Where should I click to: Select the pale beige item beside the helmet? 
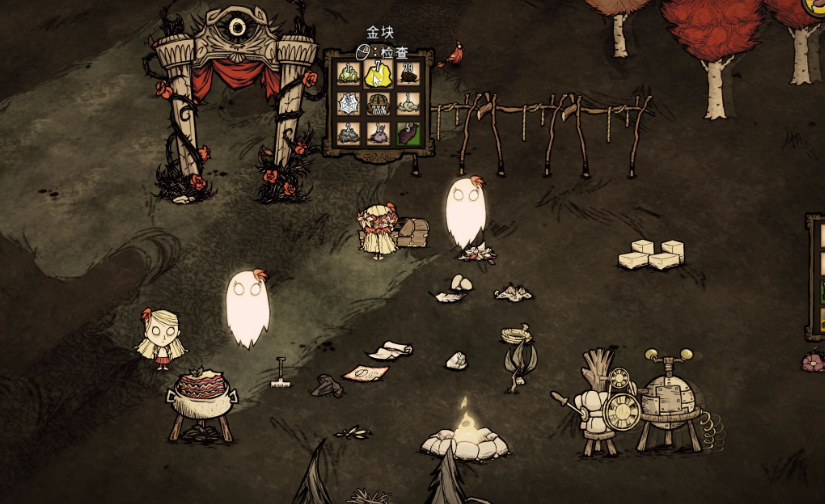408,103
